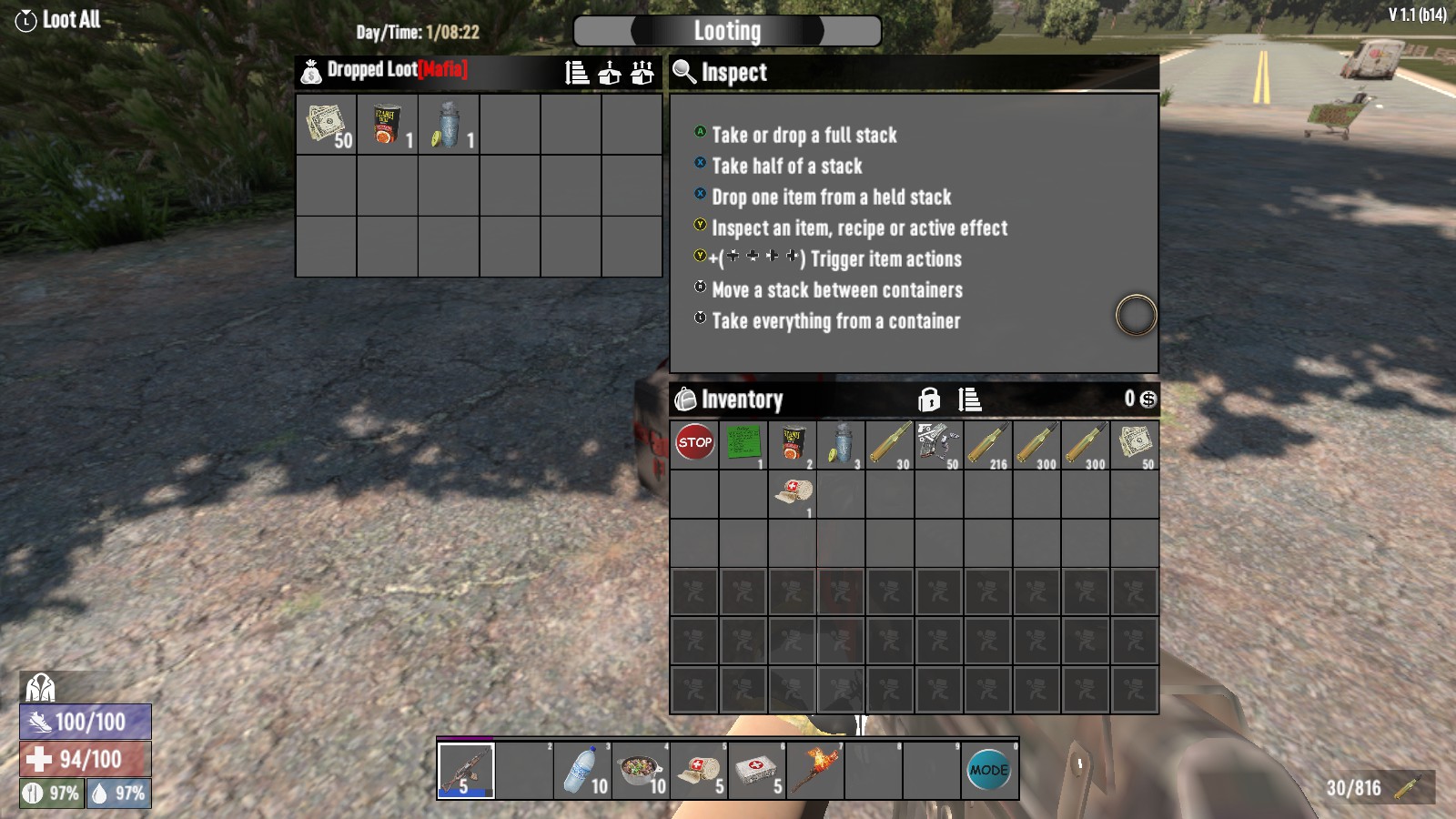
Task: Take the cash stack from Dropped Loot
Action: click(326, 125)
